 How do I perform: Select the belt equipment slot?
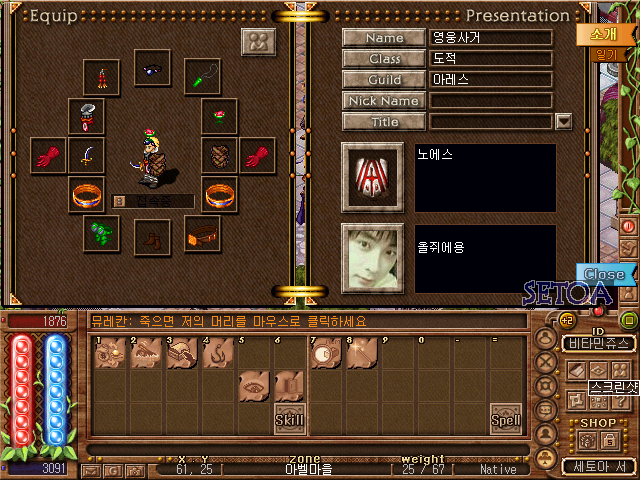pos(204,234)
